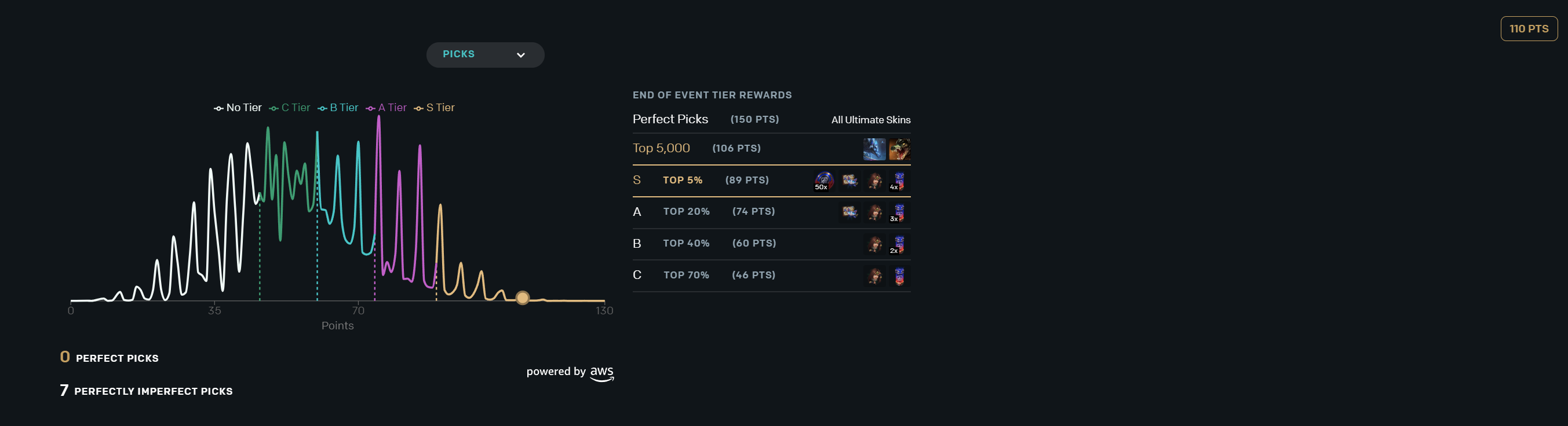1568x426 pixels.
Task: Click the A tier 3x capsule reward icon
Action: tap(898, 212)
